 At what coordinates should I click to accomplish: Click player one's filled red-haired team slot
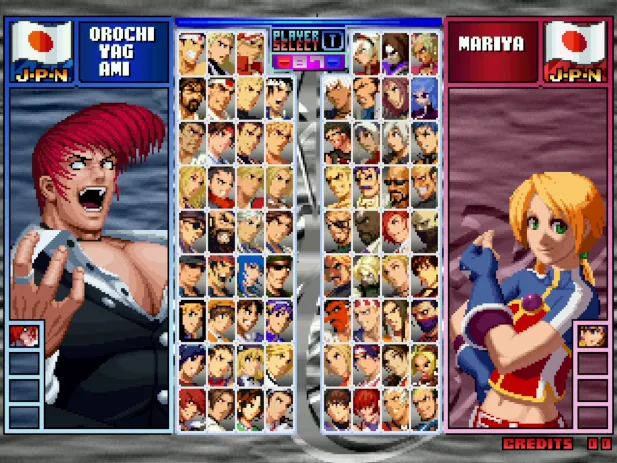pos(24,334)
